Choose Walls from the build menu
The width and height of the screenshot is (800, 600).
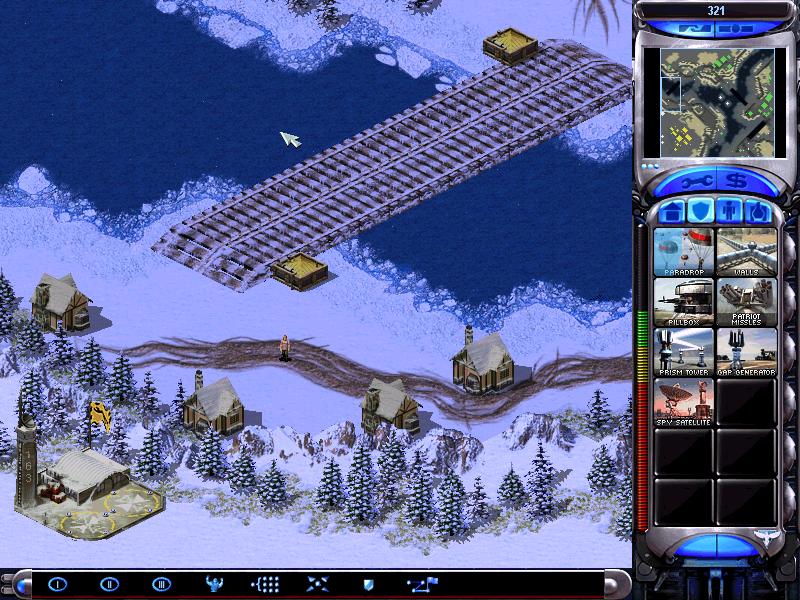(745, 252)
